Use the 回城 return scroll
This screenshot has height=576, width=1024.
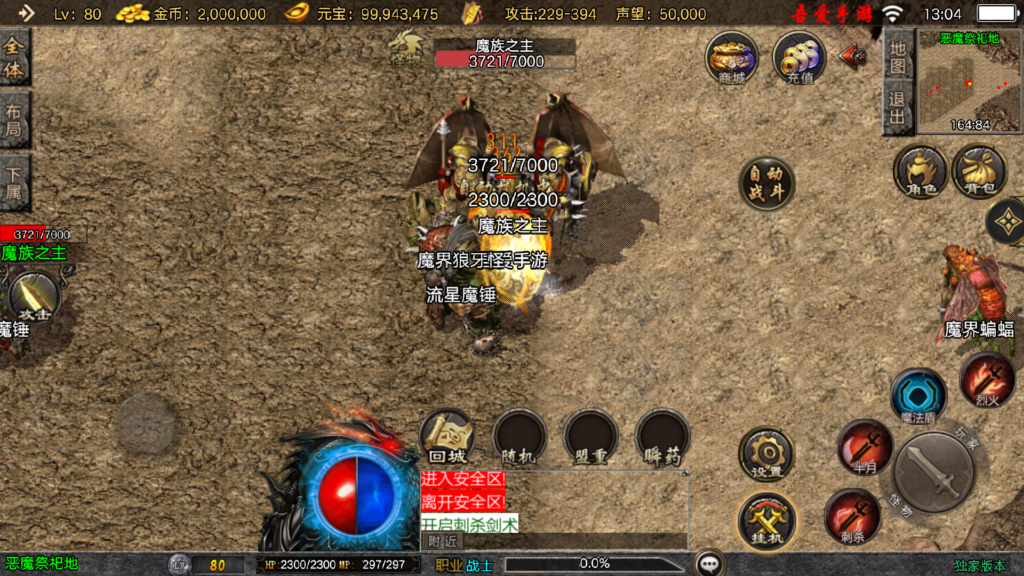[x=446, y=438]
